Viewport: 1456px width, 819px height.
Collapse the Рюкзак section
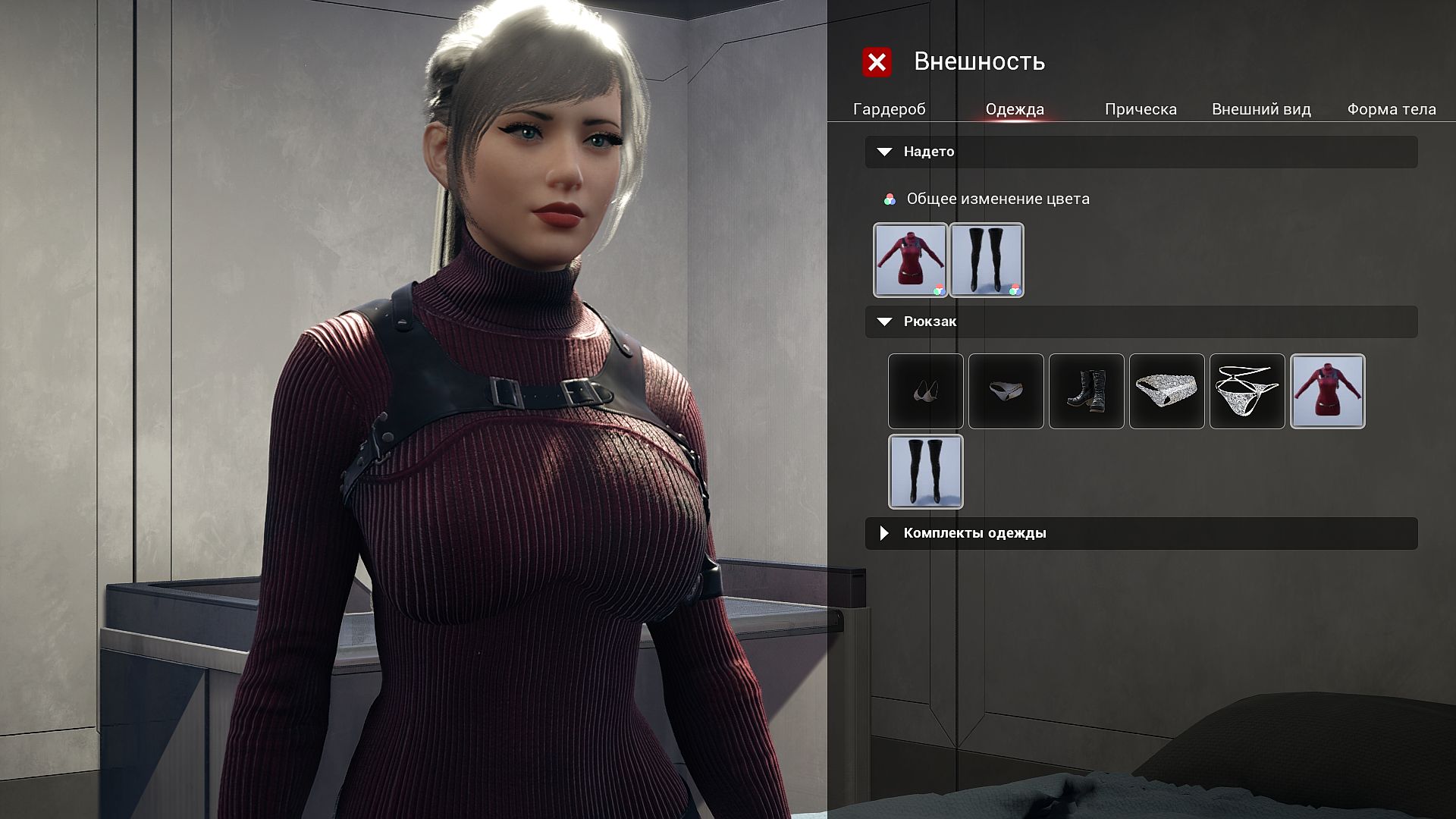pos(884,322)
